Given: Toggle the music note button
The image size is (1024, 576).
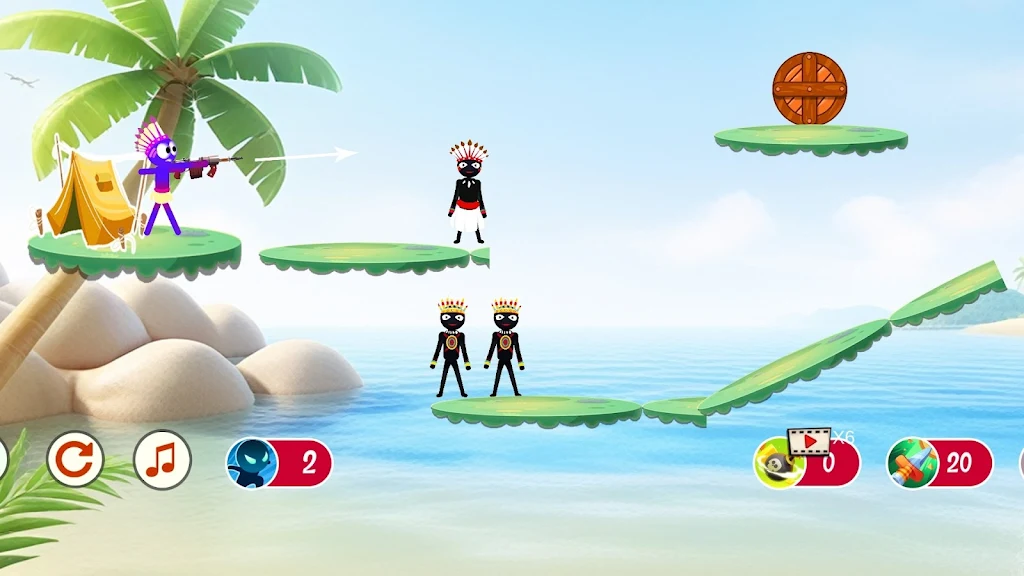Looking at the screenshot, I should click(162, 460).
